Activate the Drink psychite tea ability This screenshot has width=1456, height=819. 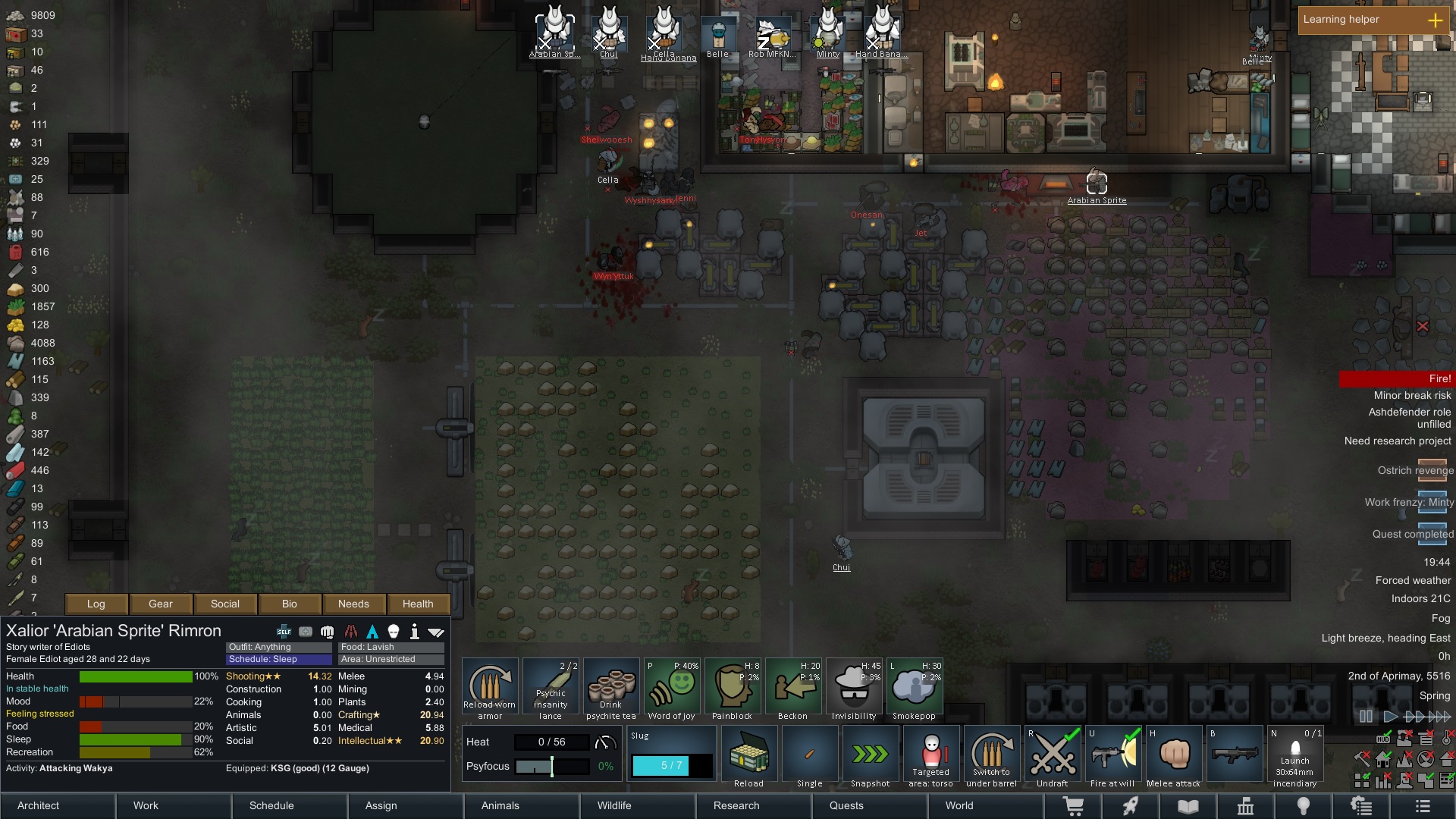(x=611, y=686)
